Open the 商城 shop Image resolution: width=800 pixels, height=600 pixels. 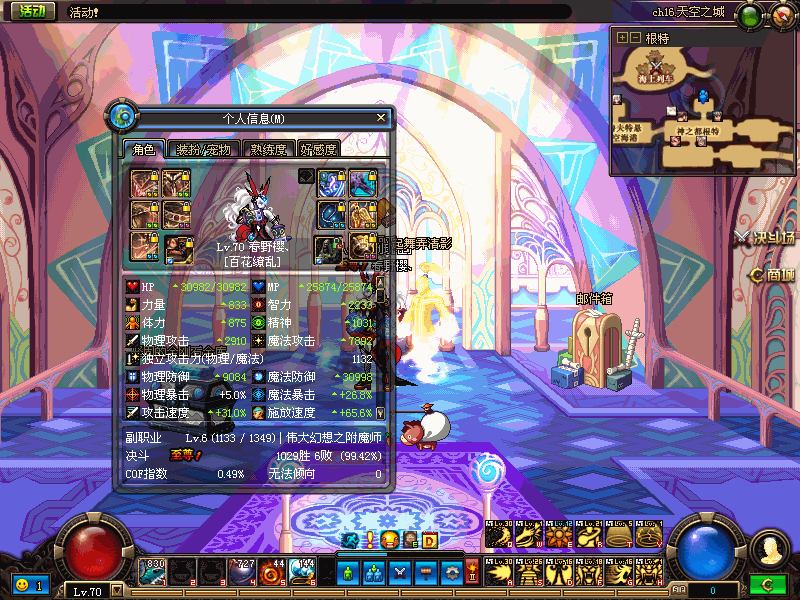click(x=773, y=275)
